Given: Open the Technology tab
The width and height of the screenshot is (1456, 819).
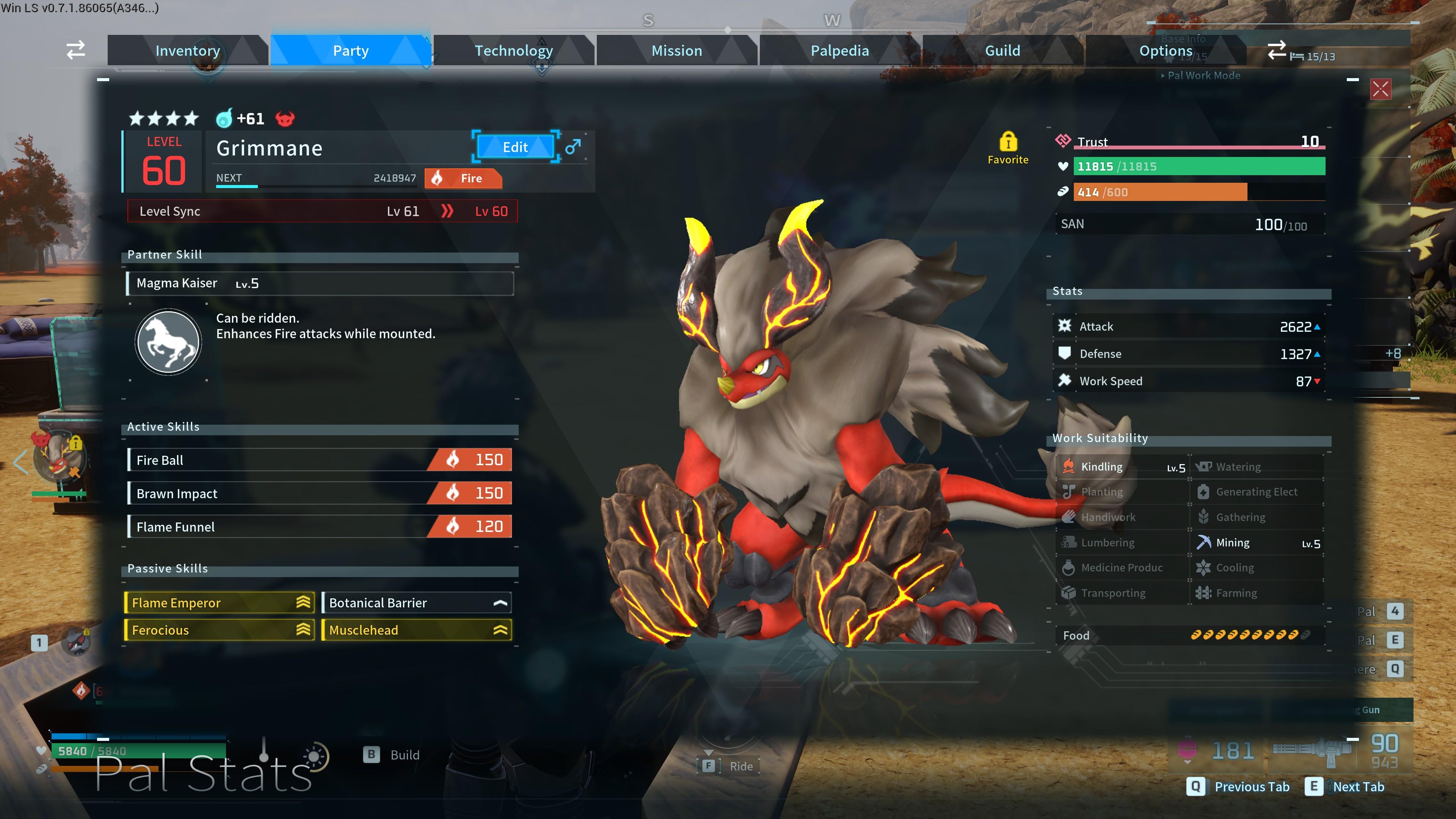Looking at the screenshot, I should [x=513, y=51].
